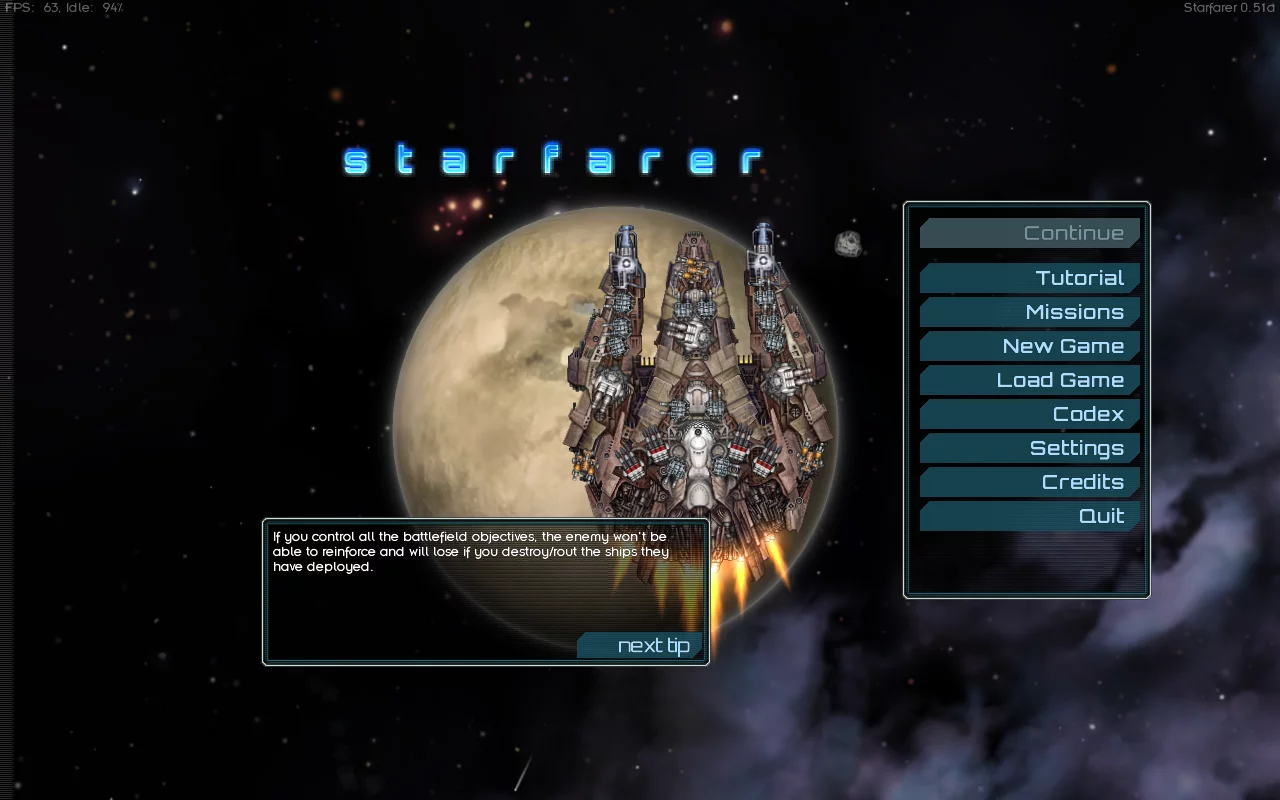Go to the Settings menu

[1030, 448]
